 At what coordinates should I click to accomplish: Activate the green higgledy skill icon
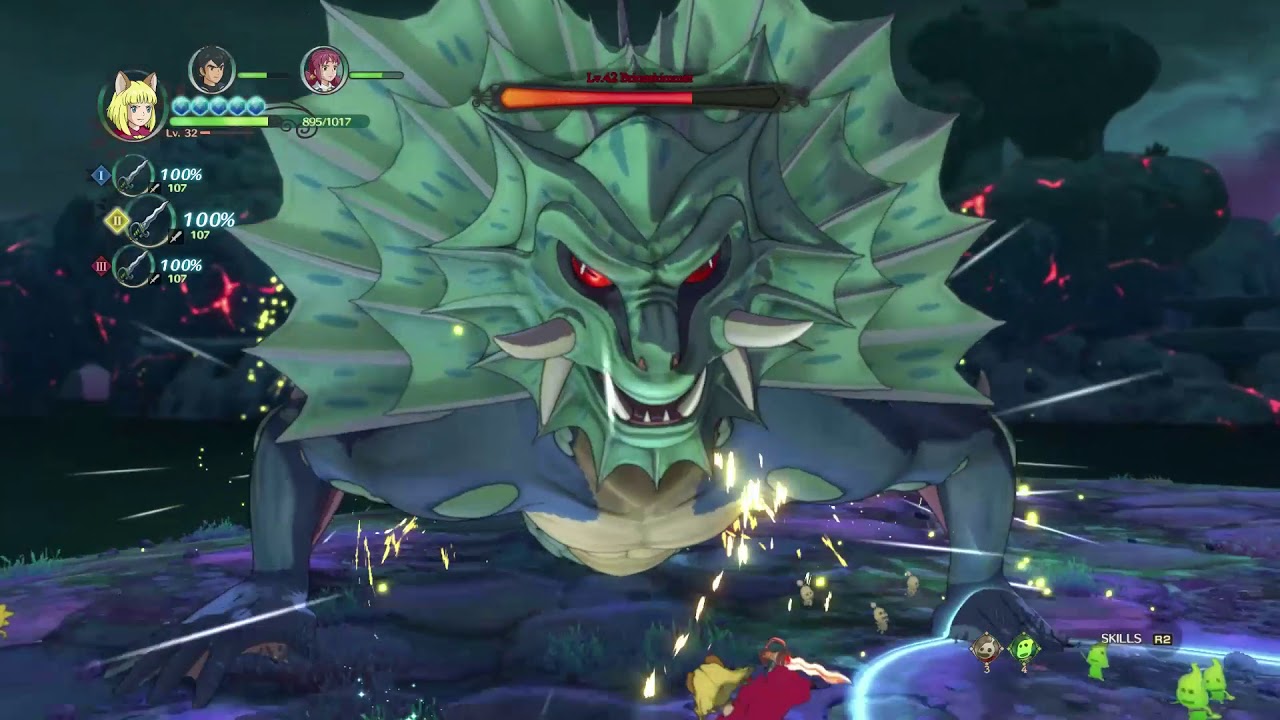pos(1024,649)
